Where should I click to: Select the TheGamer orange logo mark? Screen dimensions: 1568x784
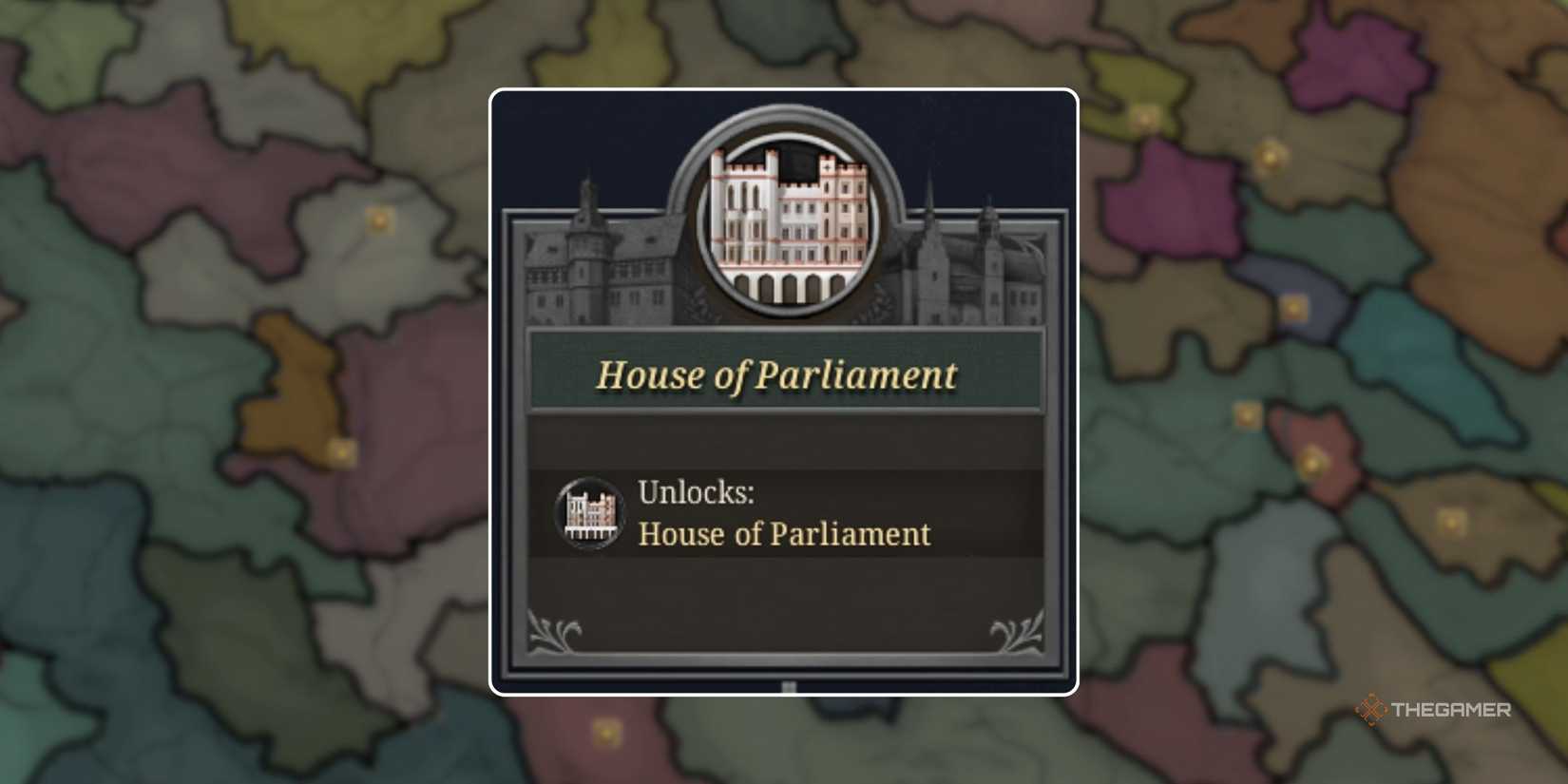1372,710
